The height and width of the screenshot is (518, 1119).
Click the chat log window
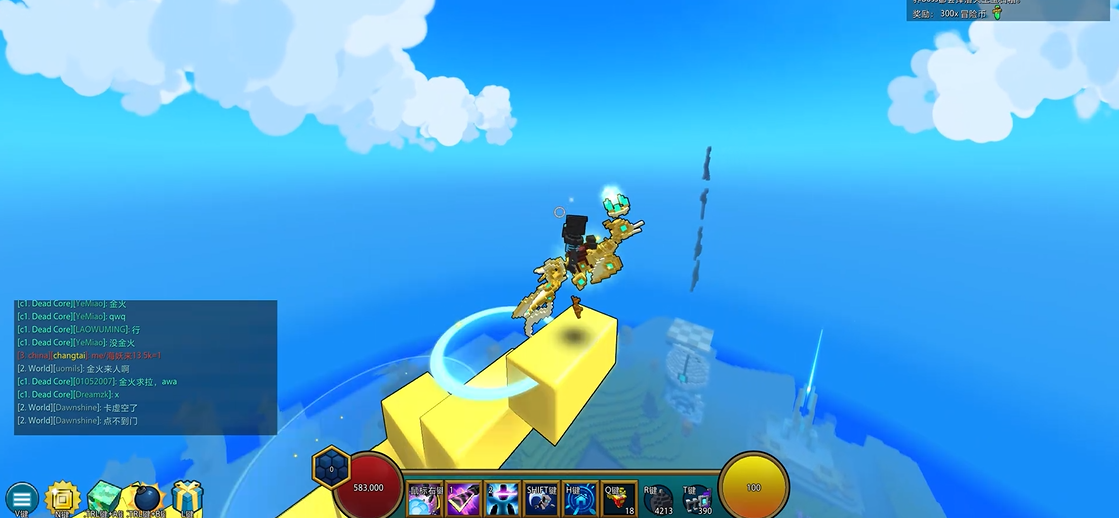[x=145, y=367]
